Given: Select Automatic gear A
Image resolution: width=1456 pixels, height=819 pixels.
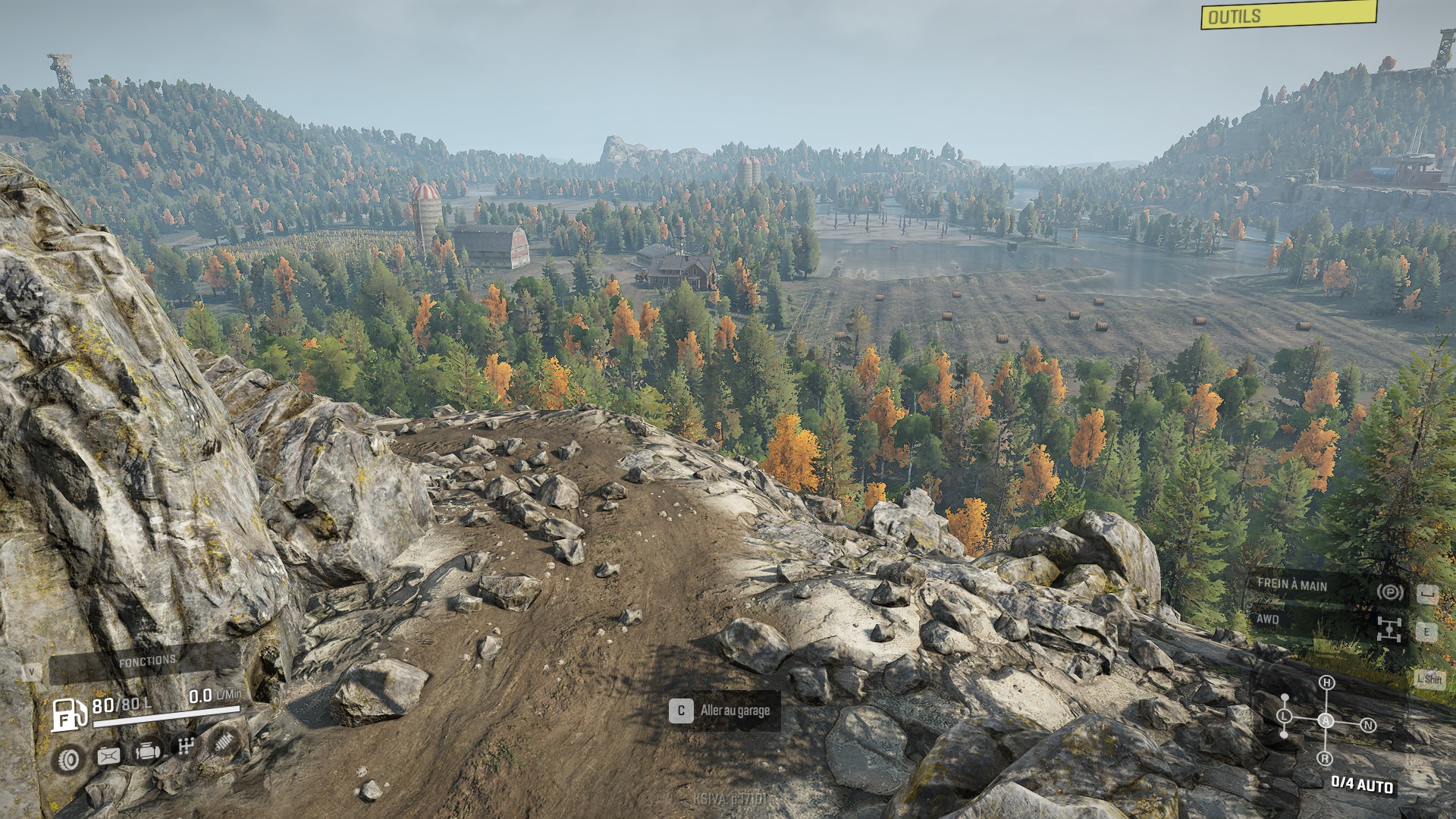Looking at the screenshot, I should point(1326,720).
